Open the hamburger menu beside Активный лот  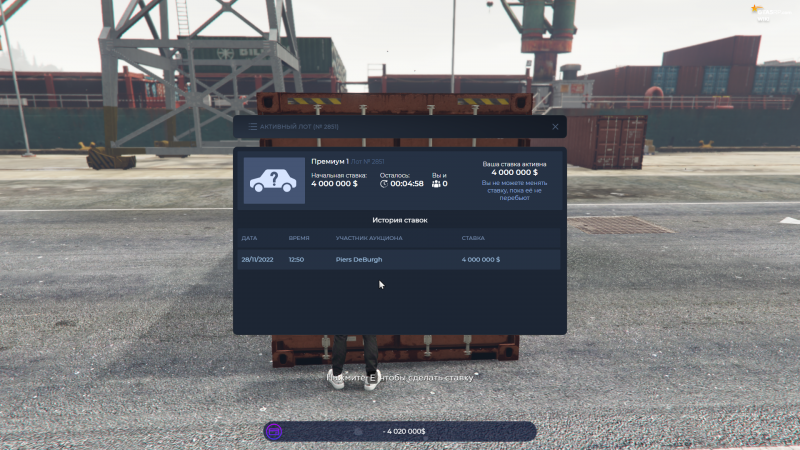click(252, 127)
